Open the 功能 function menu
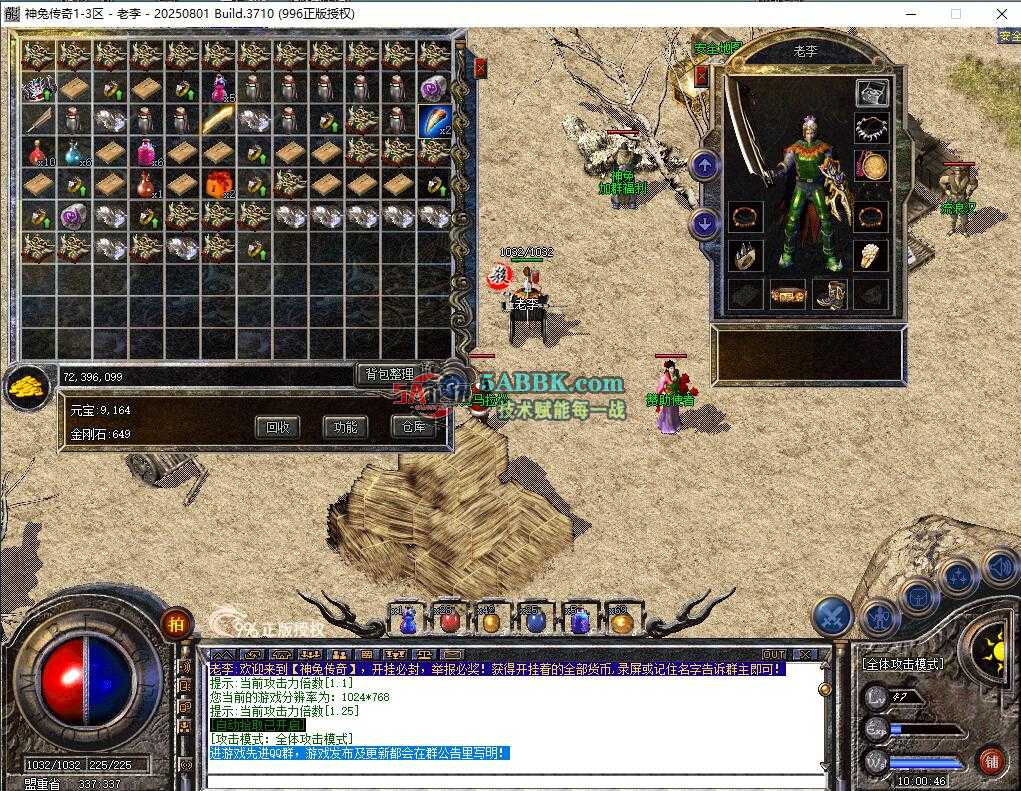This screenshot has height=791, width=1021. (345, 427)
